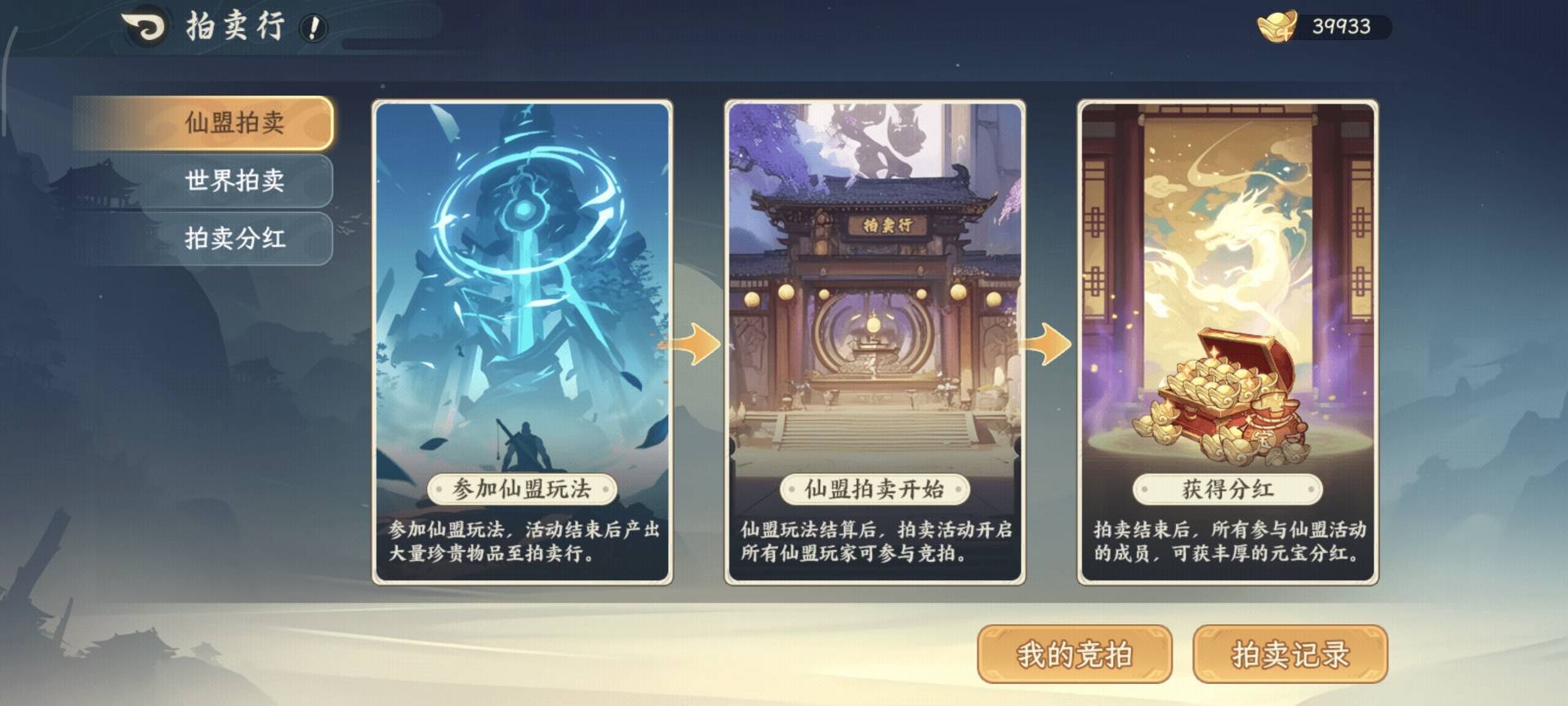Click the exclamation notice icon near 拍卖行
Screen dimensions: 1568x706
(x=313, y=25)
